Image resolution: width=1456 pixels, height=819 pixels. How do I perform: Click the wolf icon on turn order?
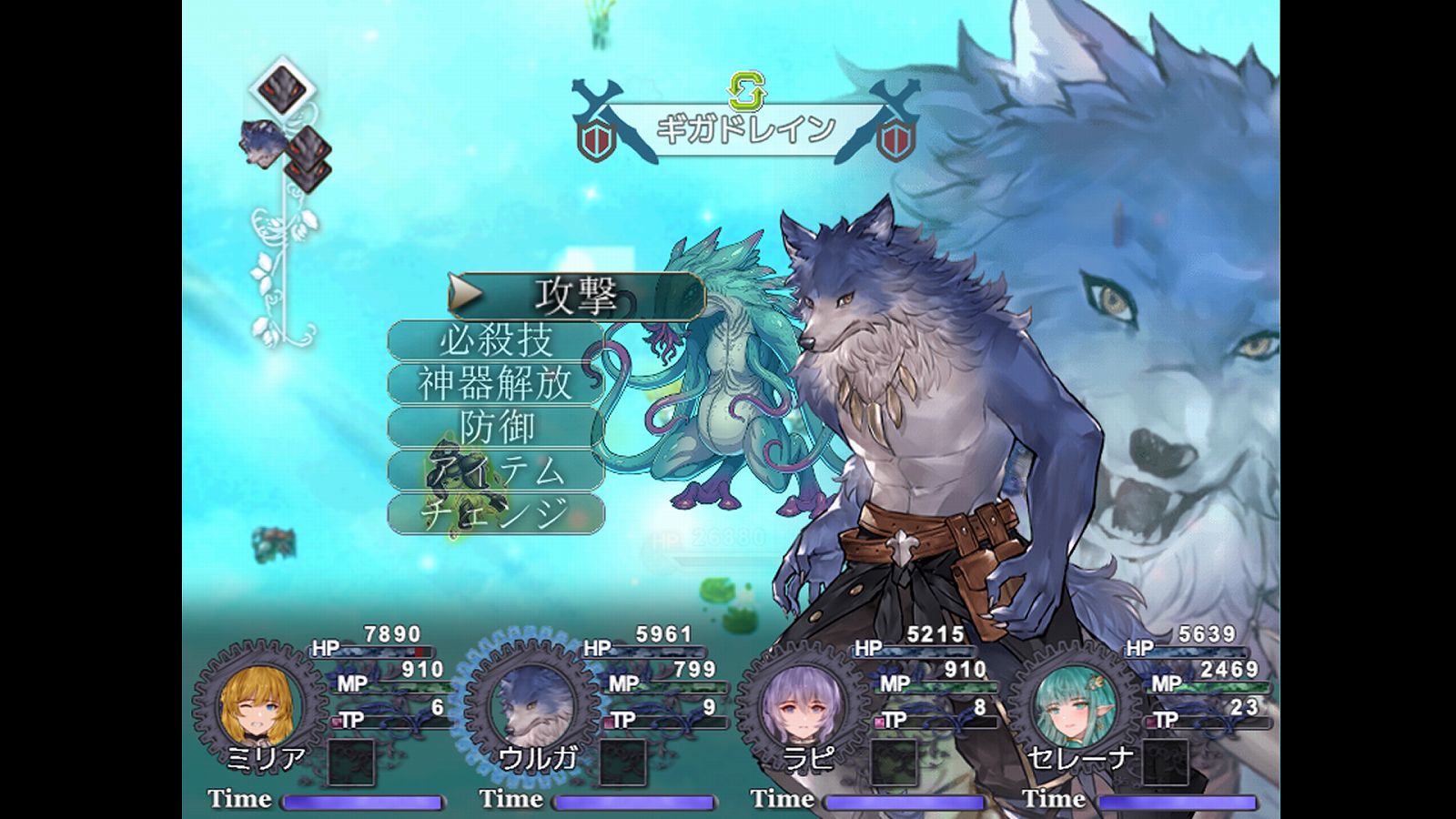click(x=264, y=143)
